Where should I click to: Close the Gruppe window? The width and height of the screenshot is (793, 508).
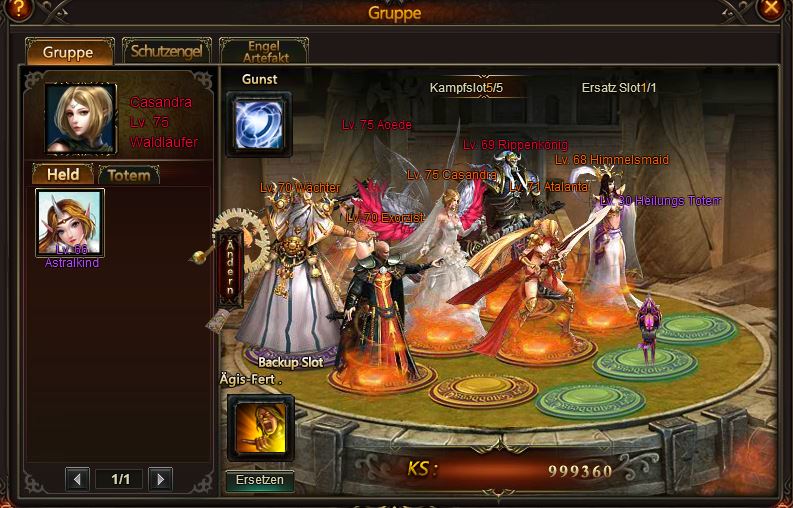(771, 10)
